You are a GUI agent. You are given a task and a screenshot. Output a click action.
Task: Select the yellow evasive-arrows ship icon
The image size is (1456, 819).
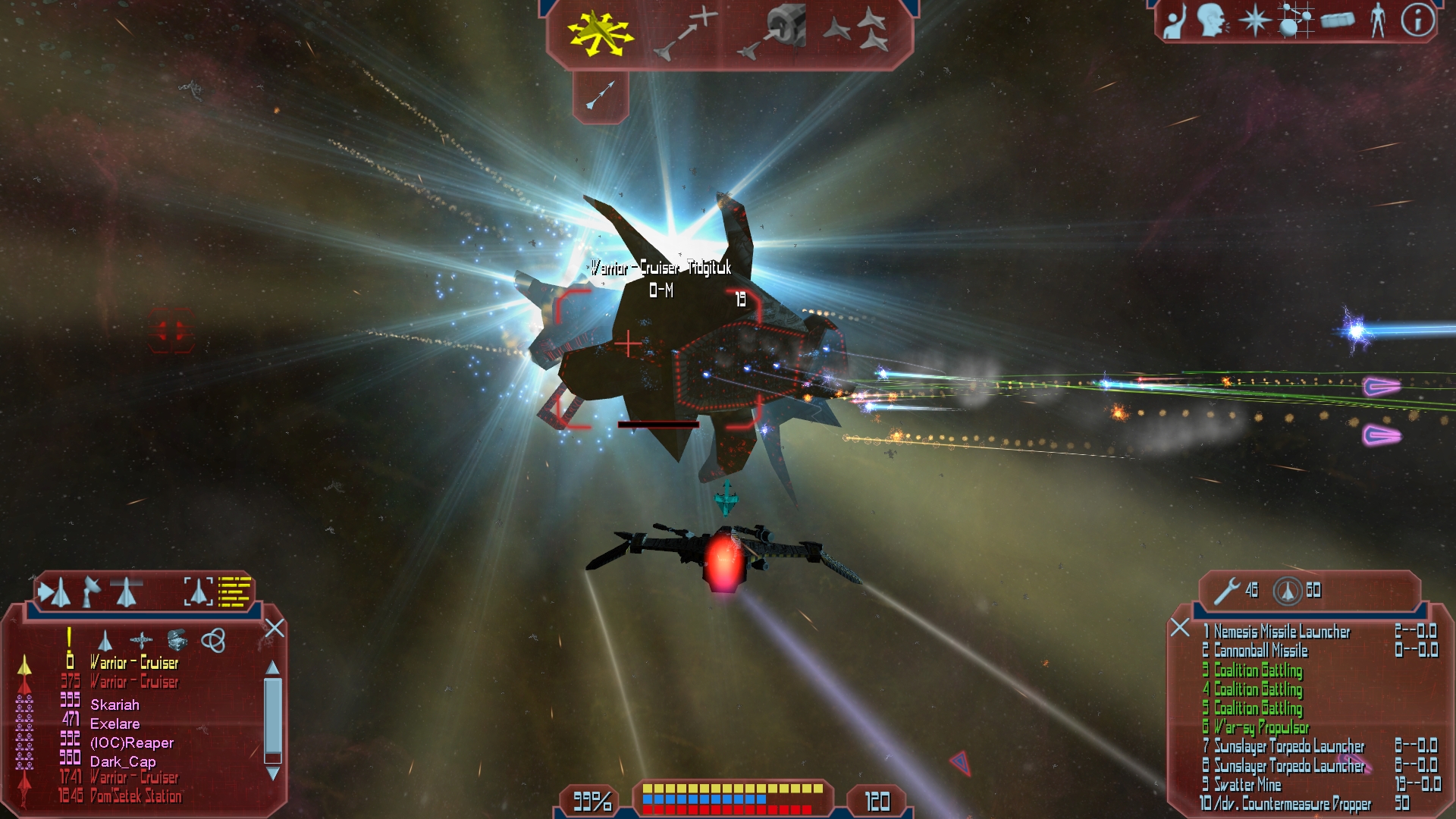point(599,33)
